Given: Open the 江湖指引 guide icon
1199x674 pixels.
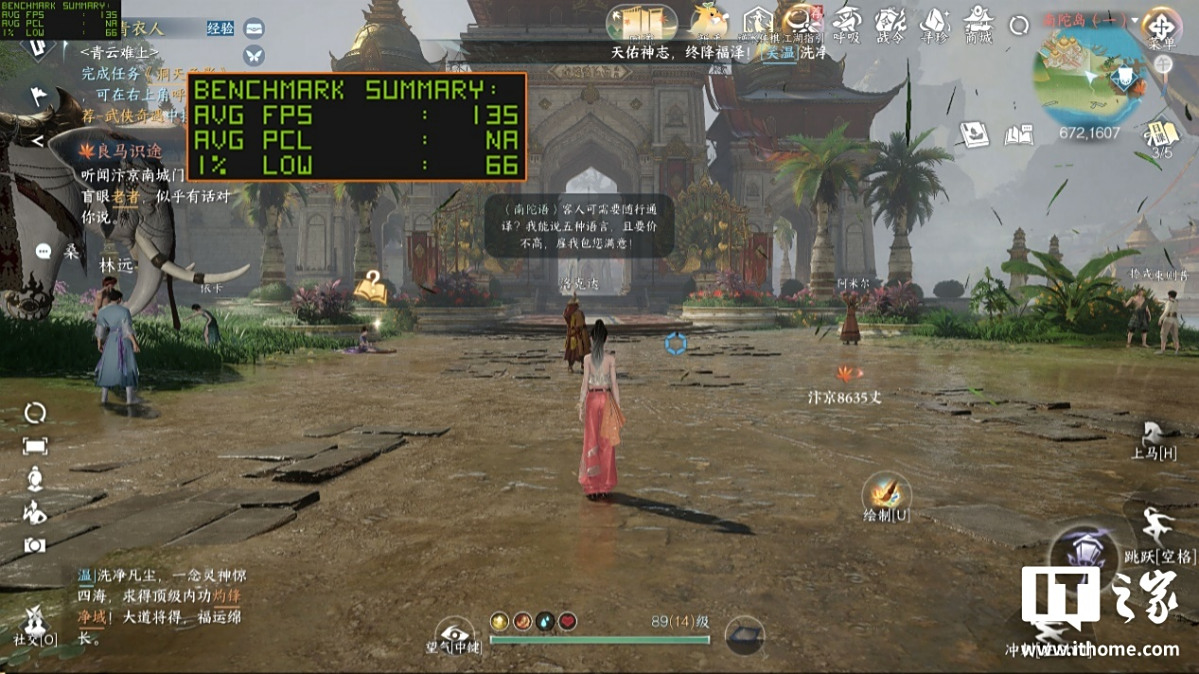Looking at the screenshot, I should (801, 22).
